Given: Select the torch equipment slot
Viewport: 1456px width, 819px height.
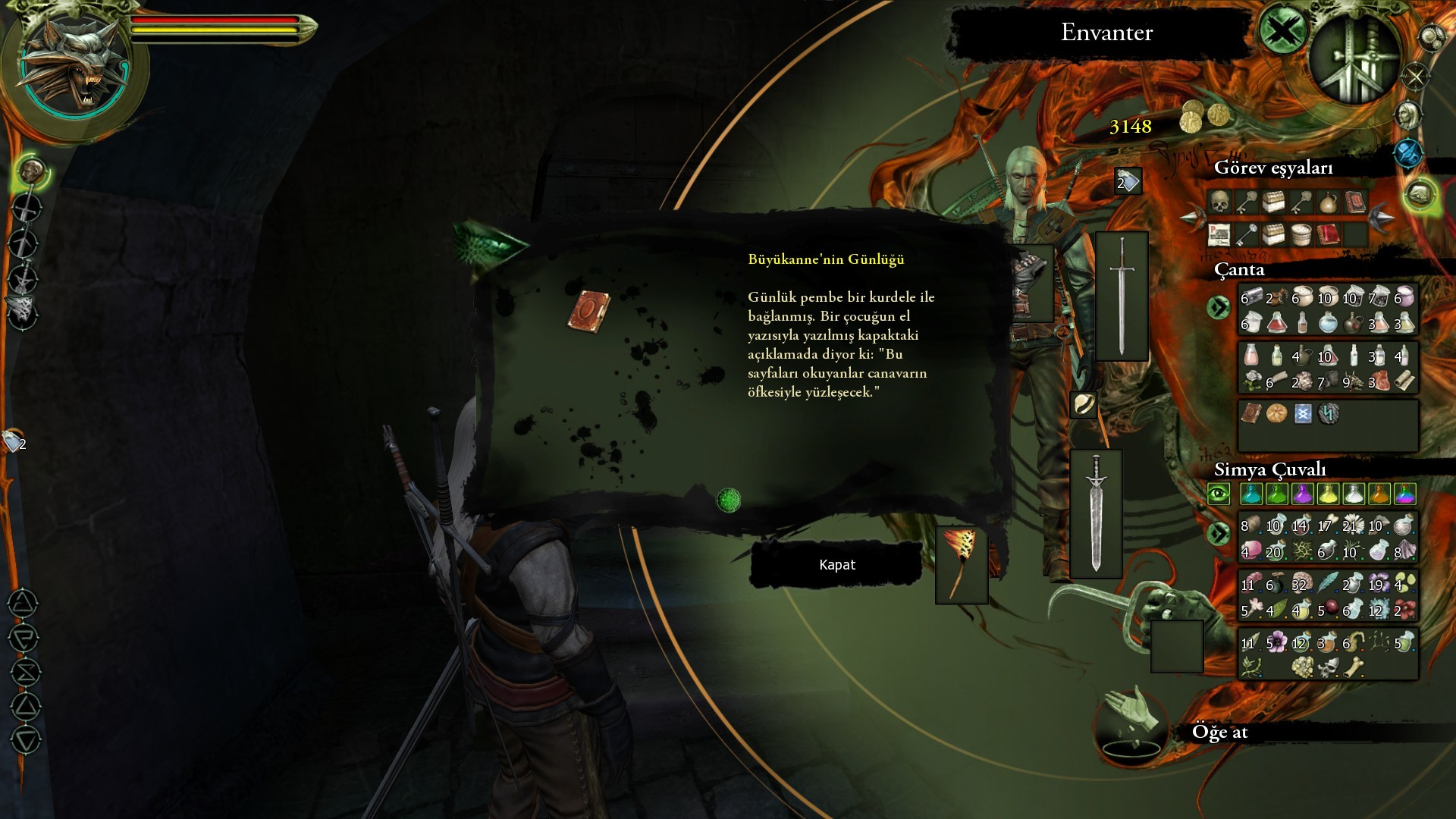Looking at the screenshot, I should coord(961,565).
